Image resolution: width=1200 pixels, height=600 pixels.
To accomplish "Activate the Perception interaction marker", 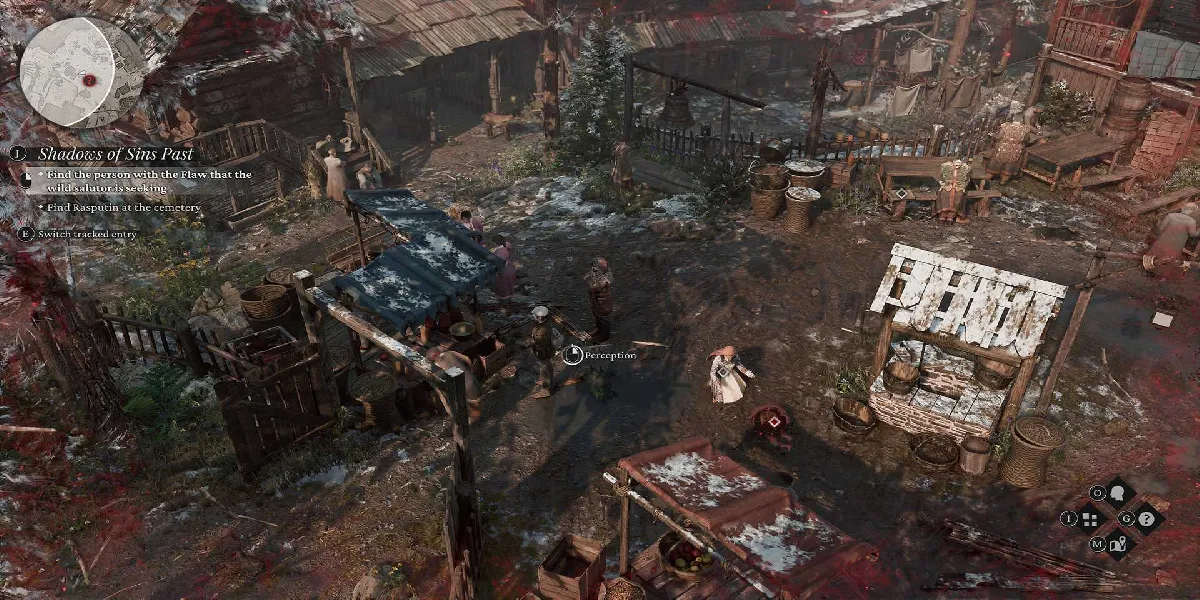I will (573, 354).
